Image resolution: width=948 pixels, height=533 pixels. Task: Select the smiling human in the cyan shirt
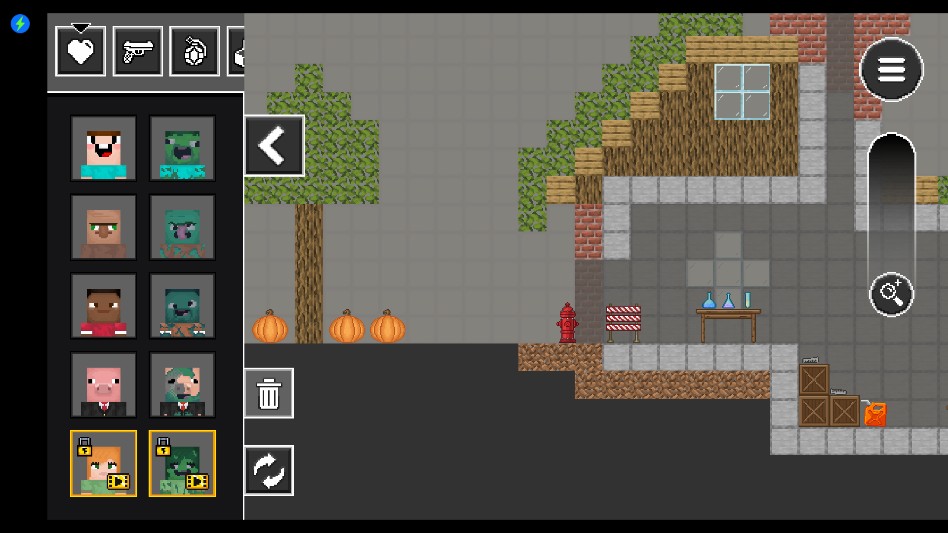104,148
